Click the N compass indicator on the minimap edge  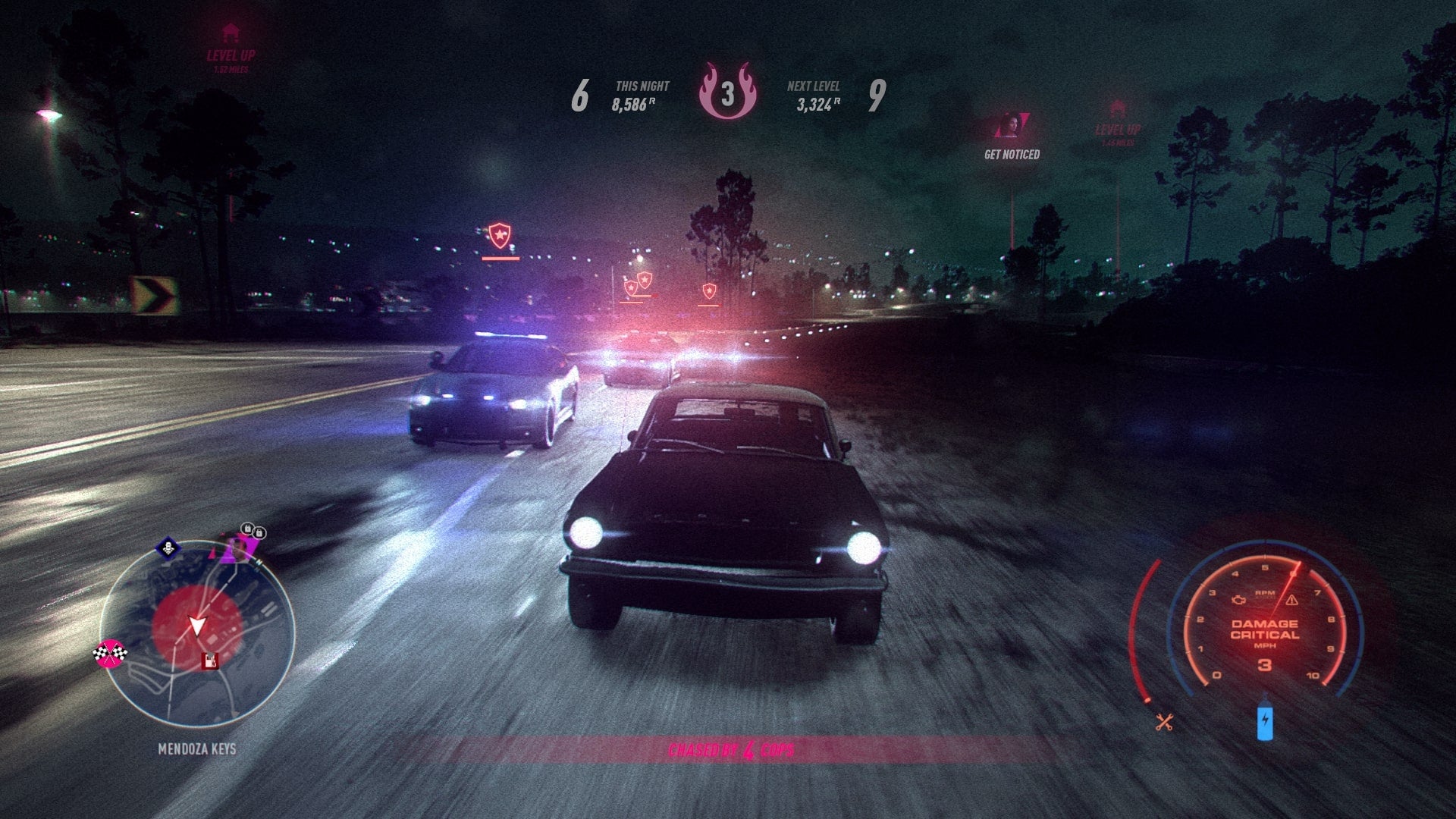[258, 562]
